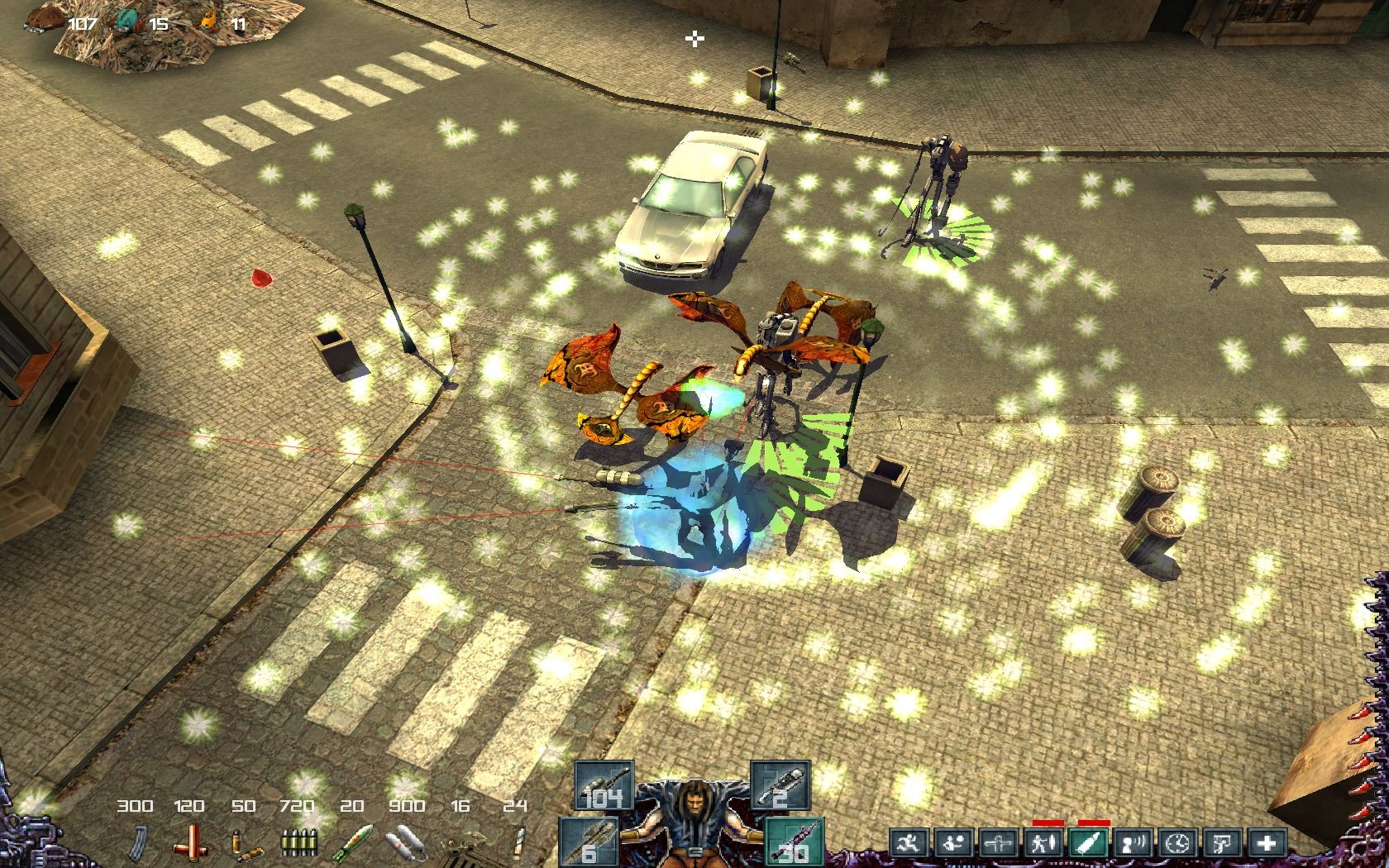This screenshot has width=1389, height=868.
Task: Click the speaking head button
Action: [1132, 844]
